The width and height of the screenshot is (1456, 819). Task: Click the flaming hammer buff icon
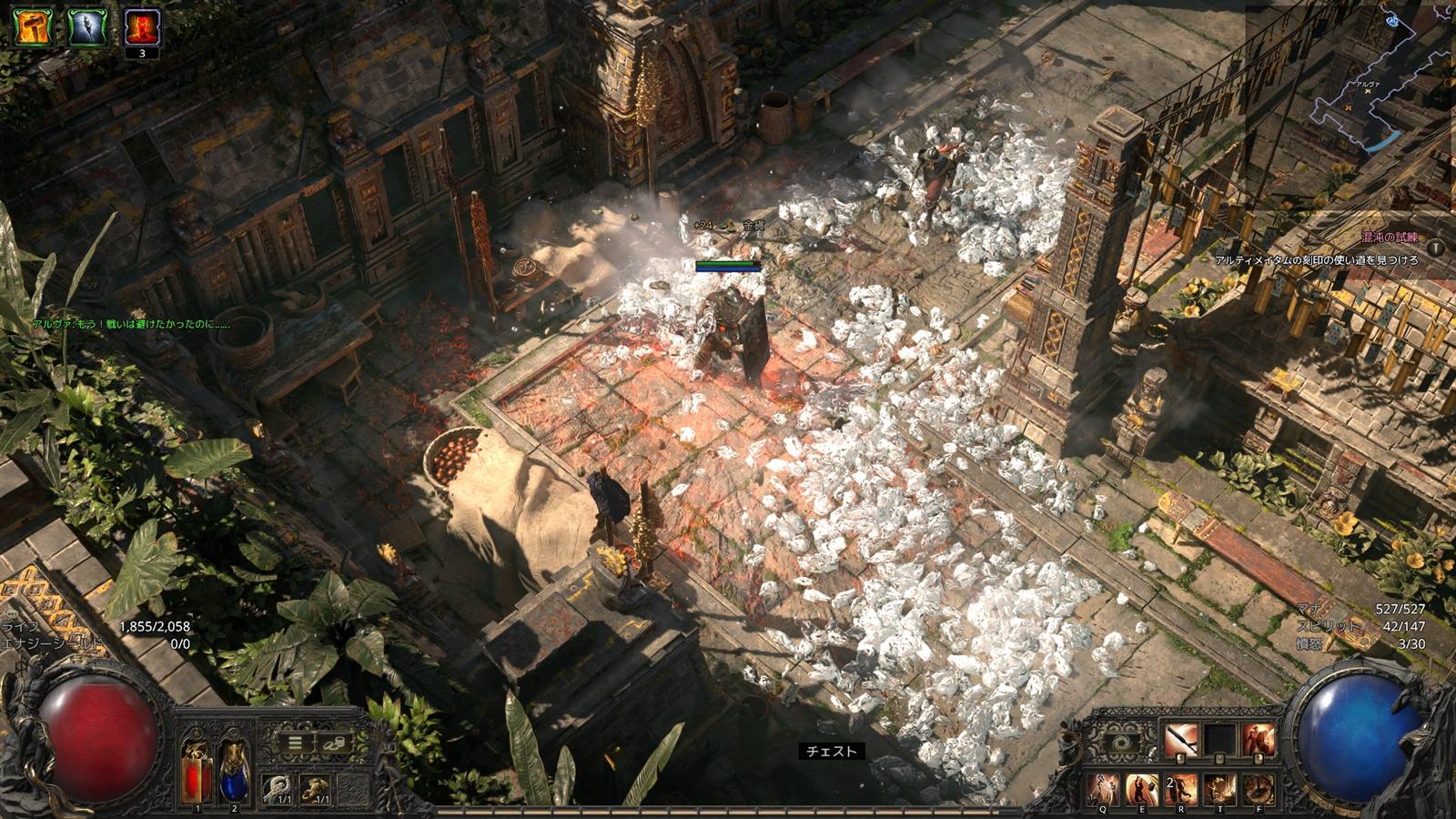pyautogui.click(x=34, y=25)
